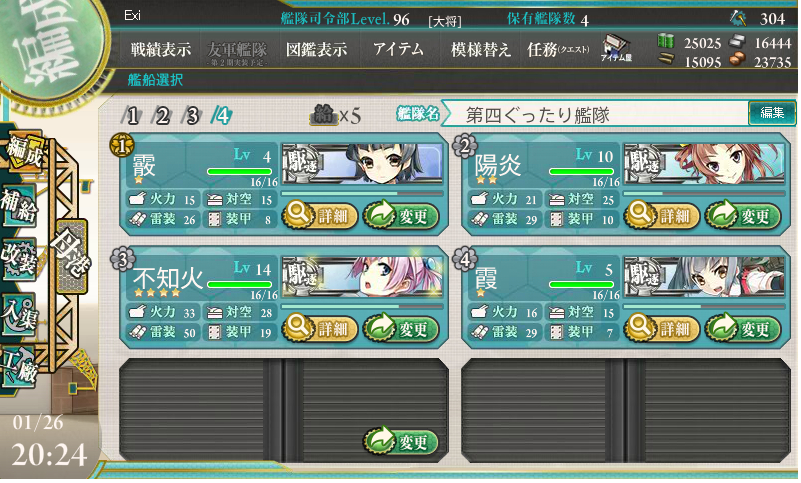Change ship 霞 using 変更 button
The height and width of the screenshot is (483, 801).
pos(742,327)
